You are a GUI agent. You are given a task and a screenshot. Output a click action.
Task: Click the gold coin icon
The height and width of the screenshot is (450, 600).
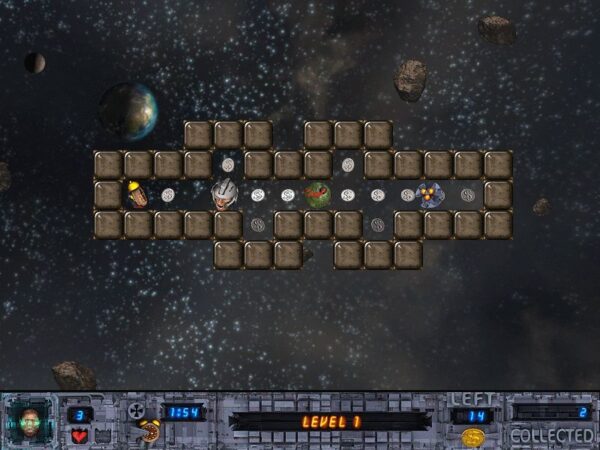pyautogui.click(x=473, y=437)
